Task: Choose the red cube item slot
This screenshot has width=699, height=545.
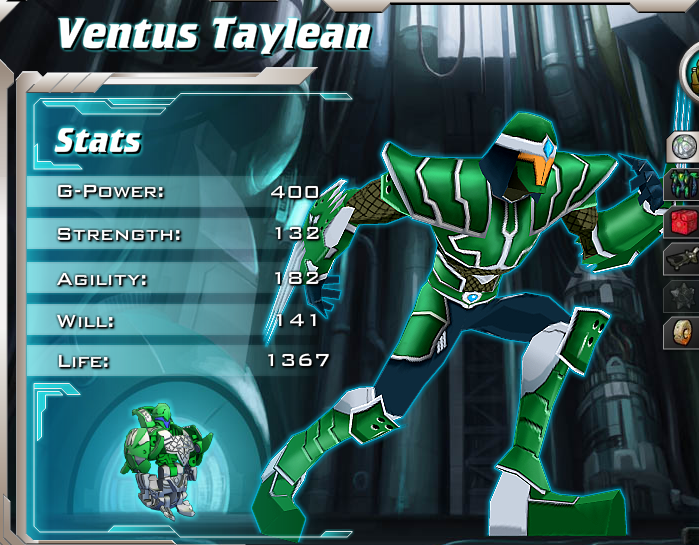Action: (683, 222)
